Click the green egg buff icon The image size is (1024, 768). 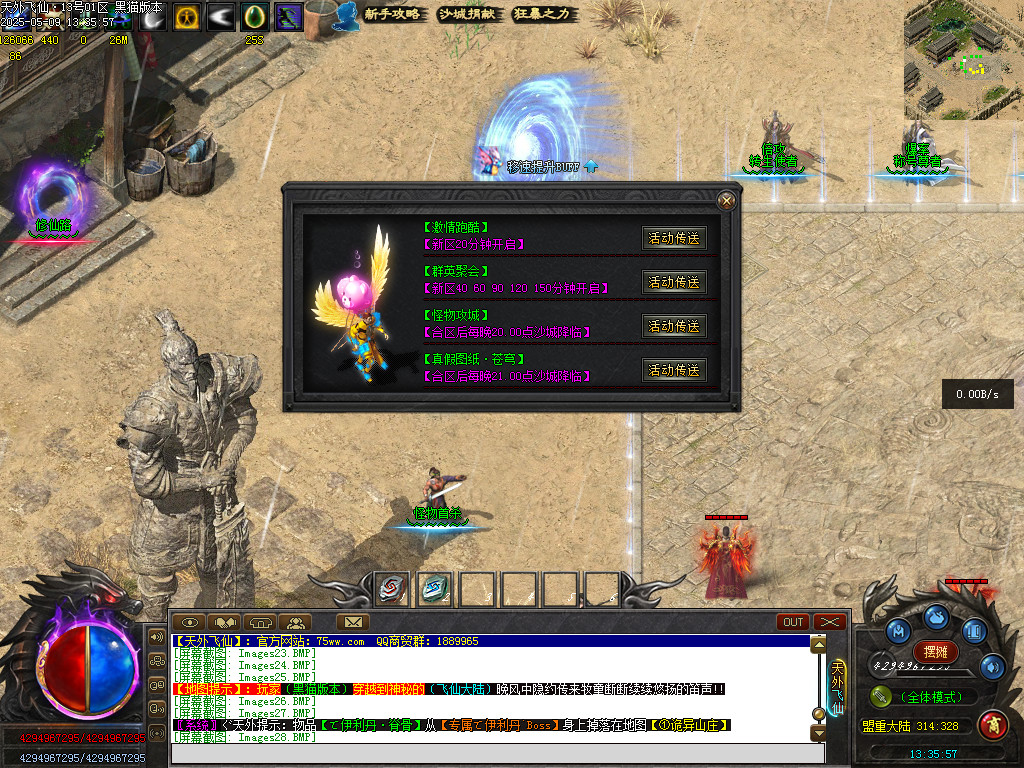click(x=254, y=17)
